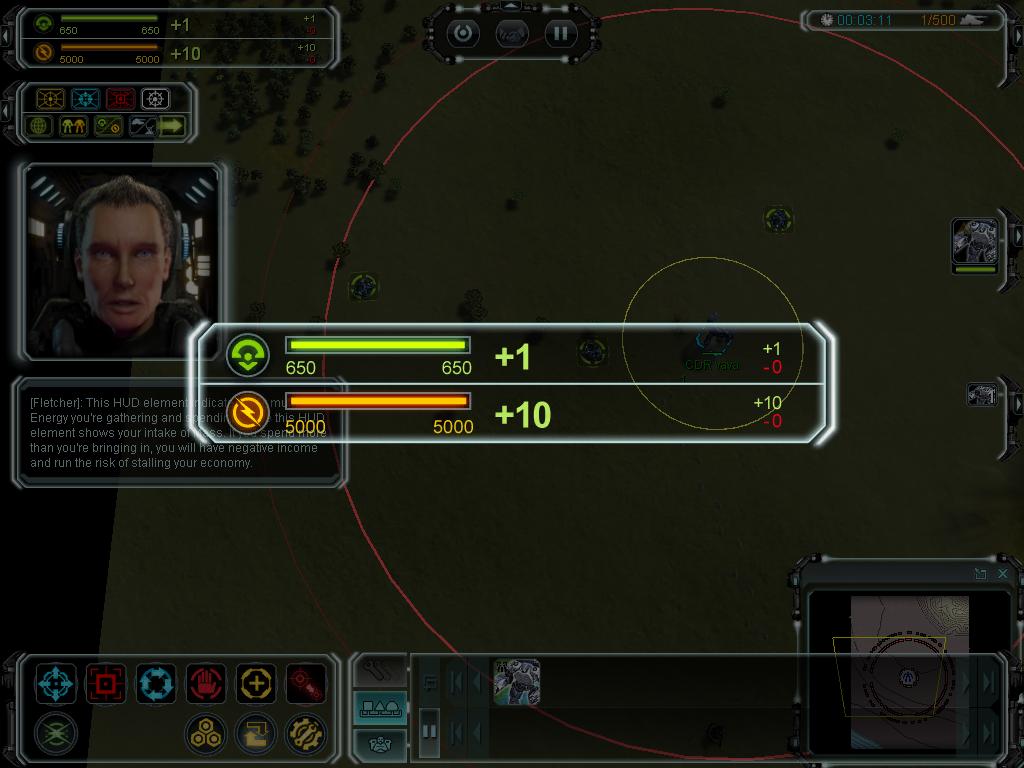Issue the Stop order with red hand

click(206, 684)
